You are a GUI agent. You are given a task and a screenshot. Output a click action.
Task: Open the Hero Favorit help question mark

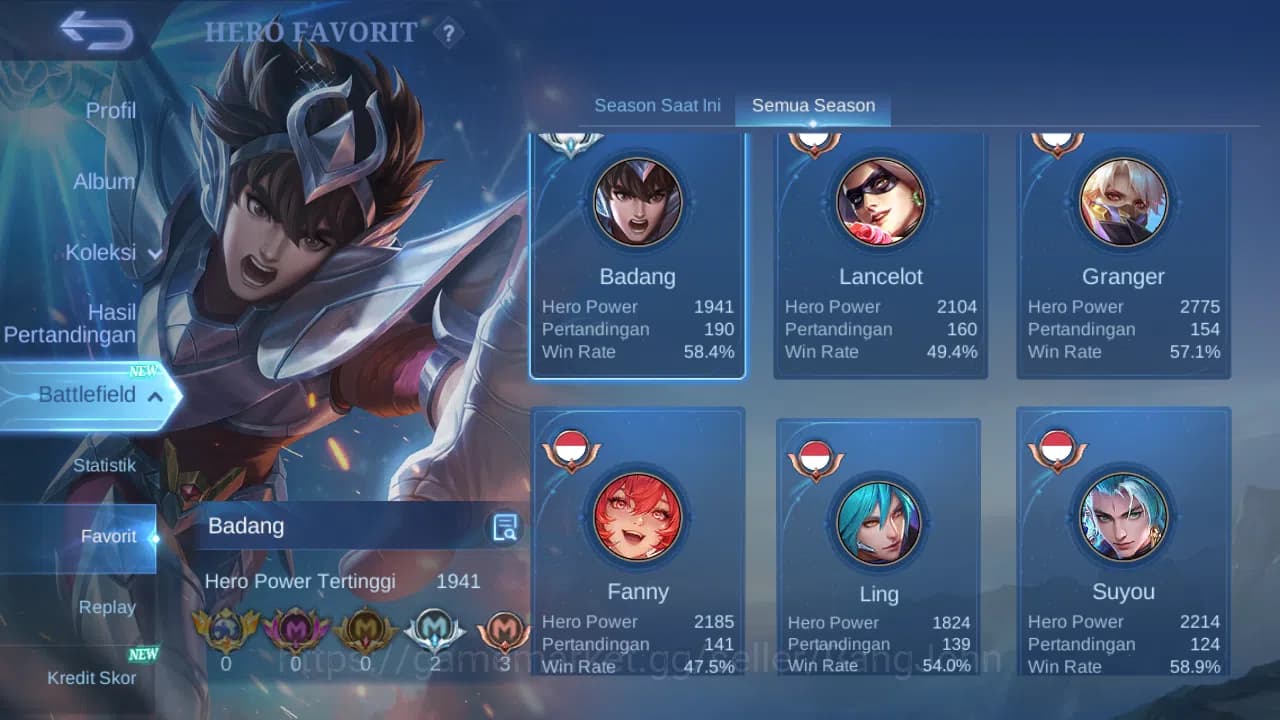coord(448,33)
